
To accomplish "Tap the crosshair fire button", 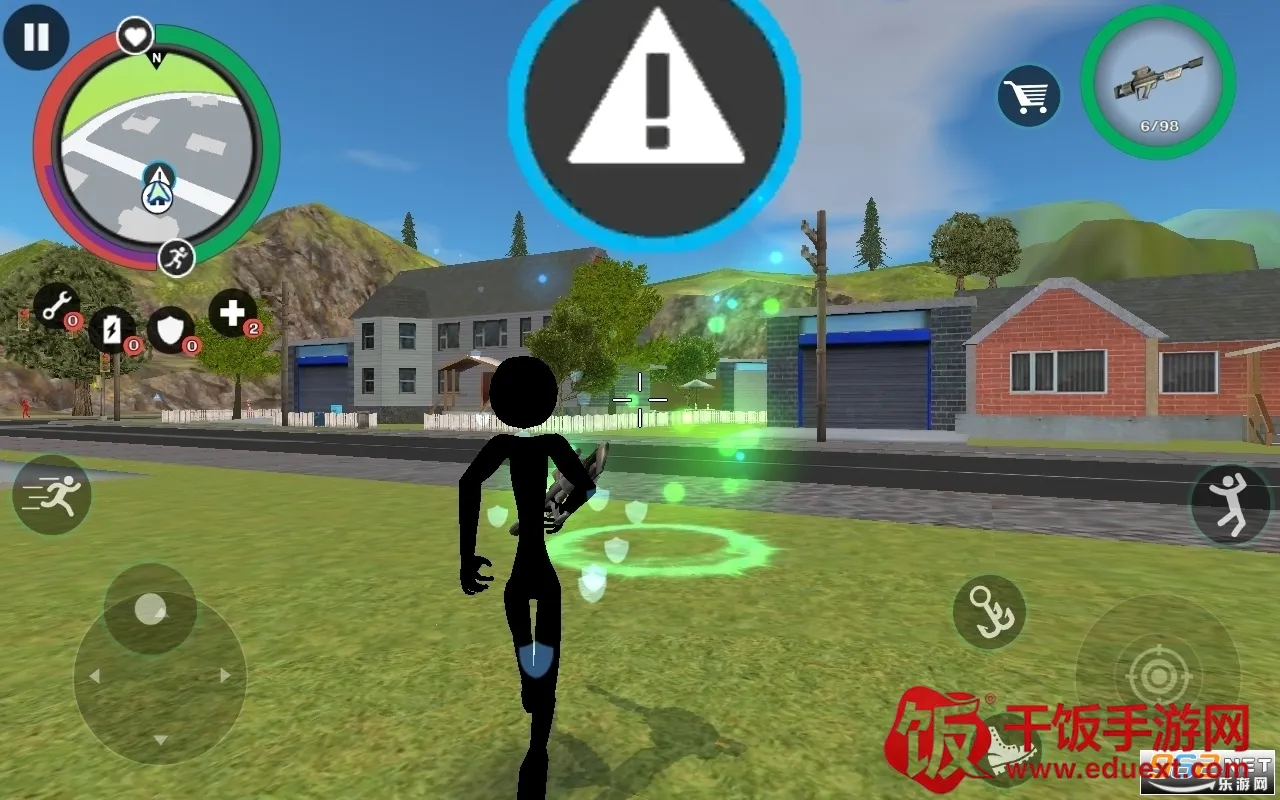I will coord(1158,678).
